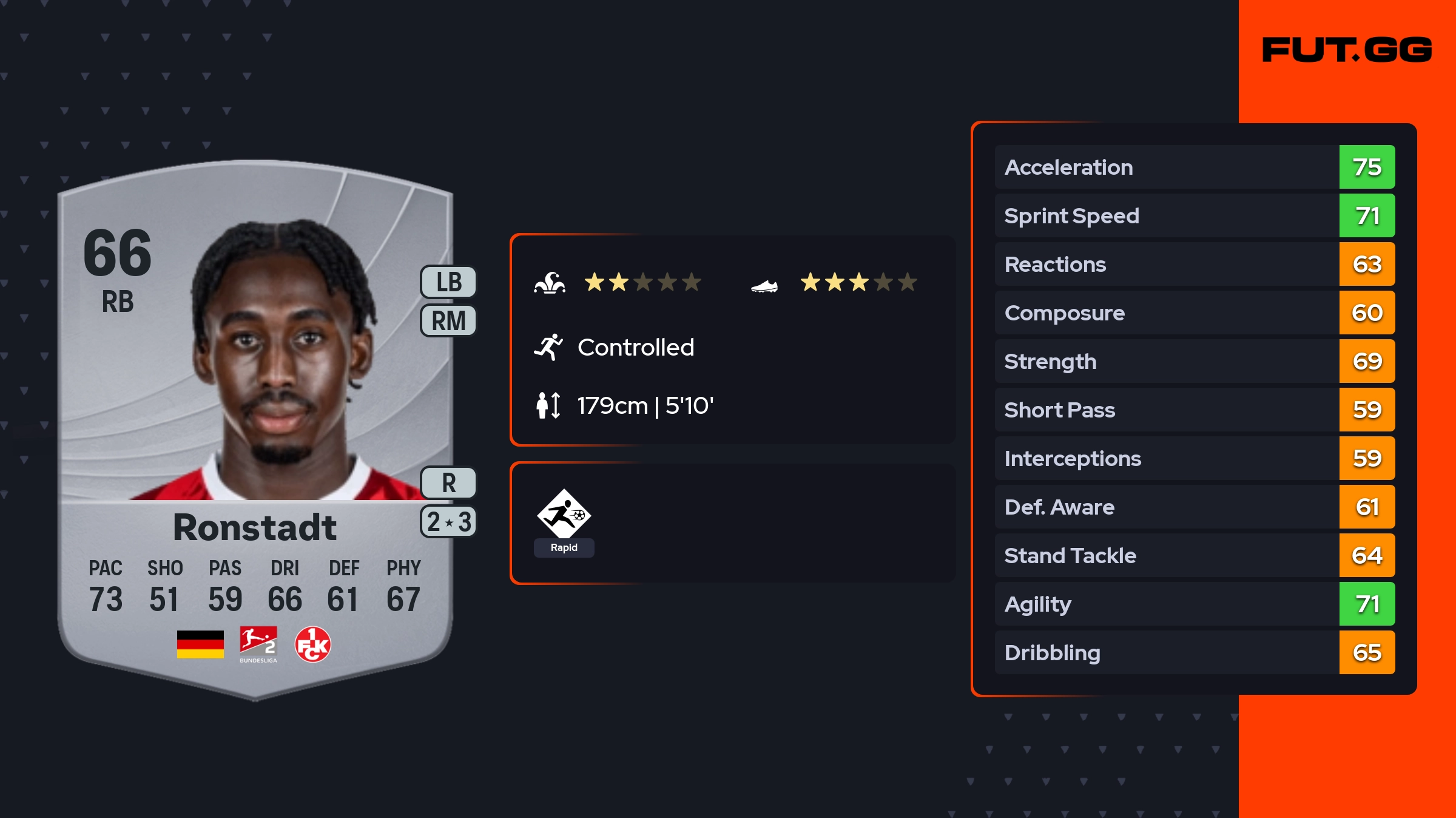The image size is (1456, 818).
Task: Click the Controlled acceleration type entry
Action: pos(635,347)
